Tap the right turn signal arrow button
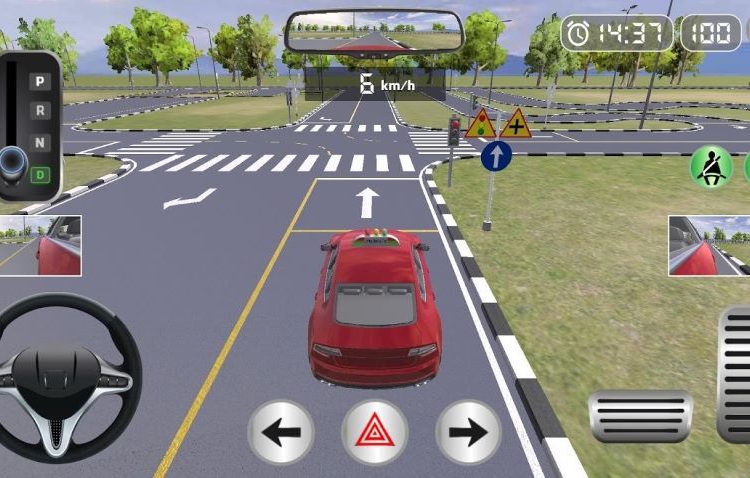 pos(468,432)
